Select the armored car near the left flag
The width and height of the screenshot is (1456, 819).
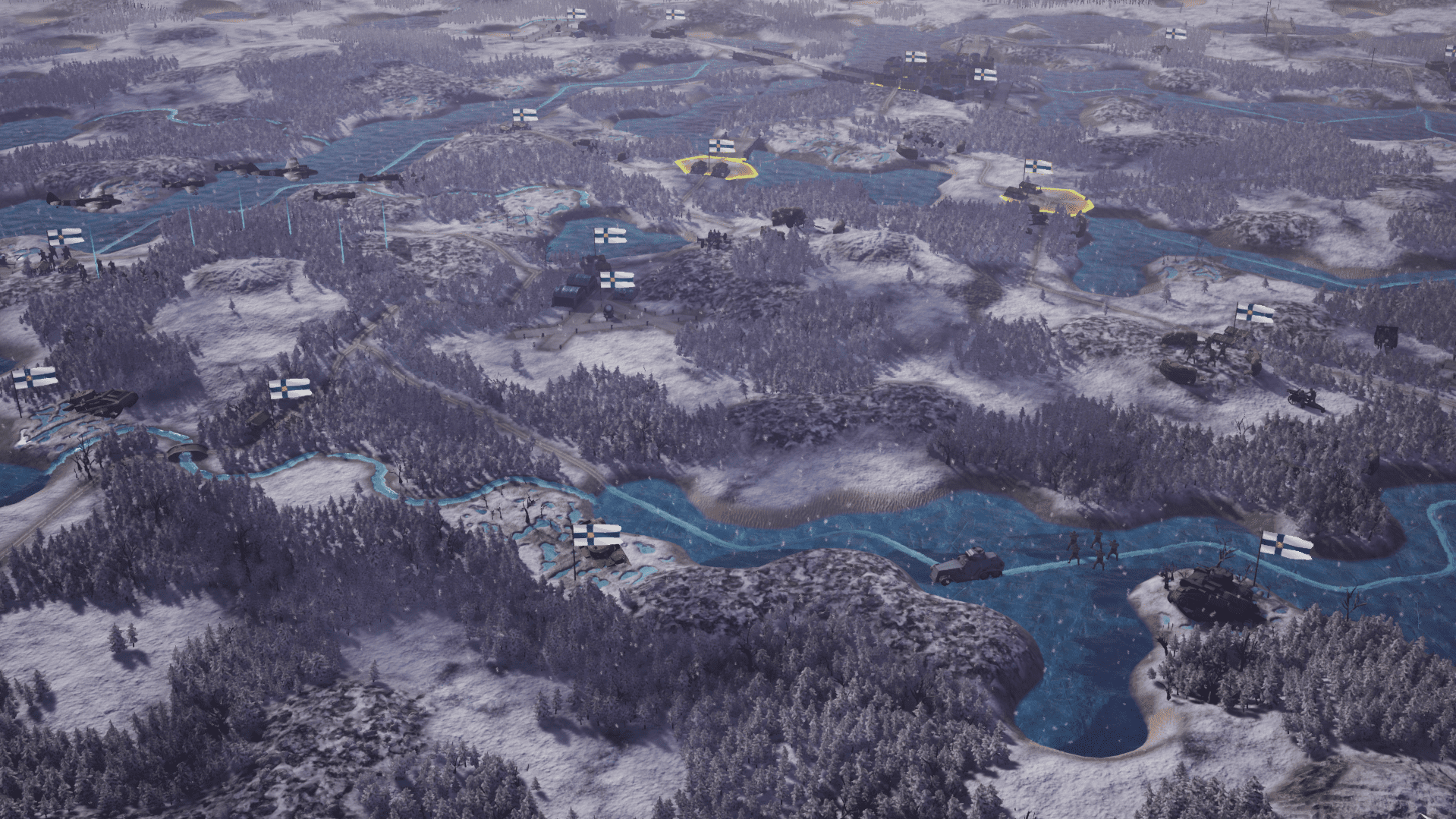pos(100,401)
